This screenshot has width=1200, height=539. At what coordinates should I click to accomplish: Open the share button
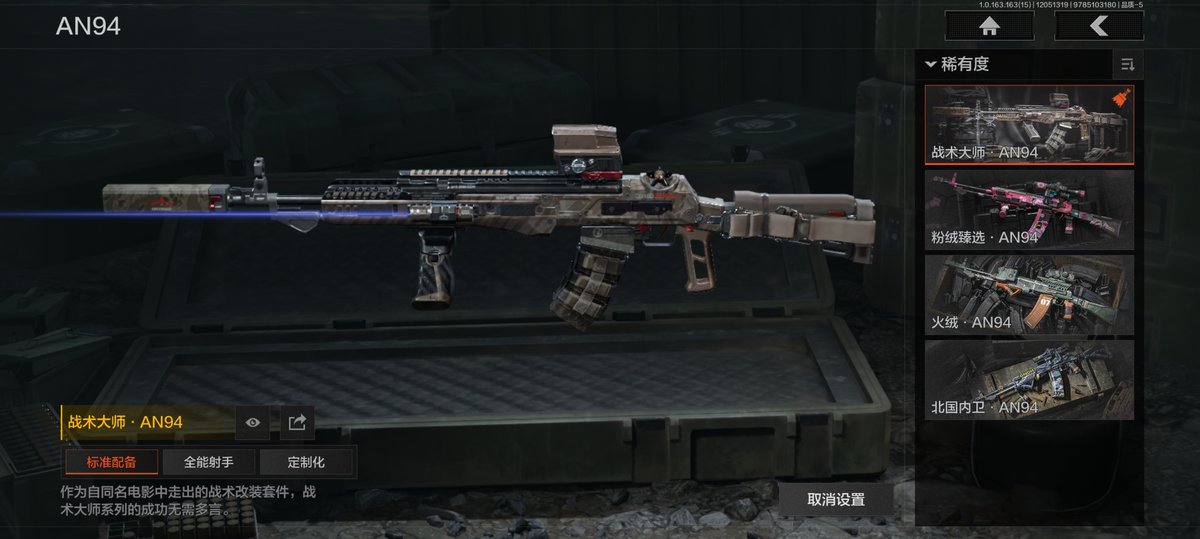click(x=297, y=423)
